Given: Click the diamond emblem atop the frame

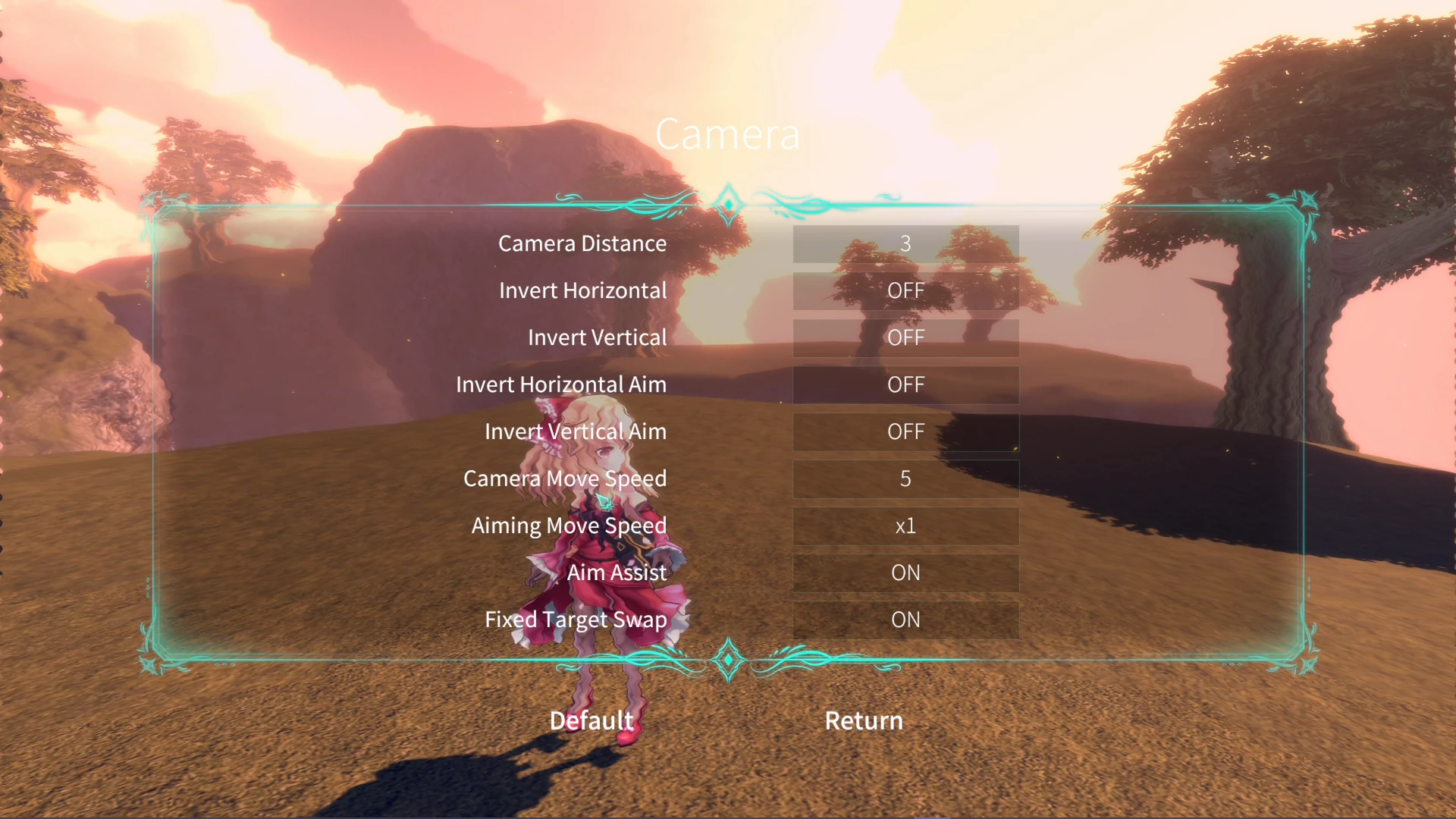Looking at the screenshot, I should [x=728, y=203].
